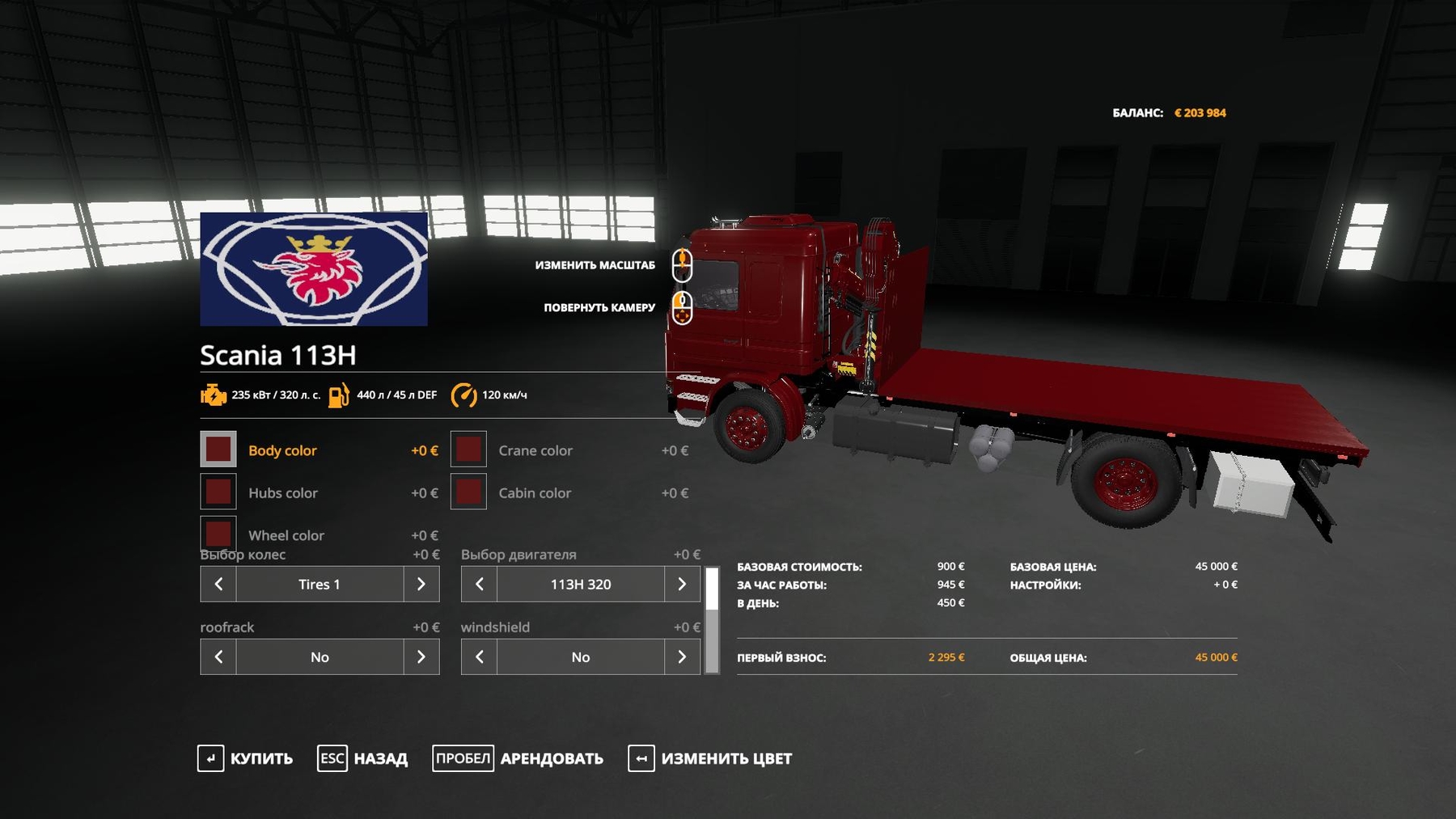Click the configuration list scrollbar

point(712,620)
